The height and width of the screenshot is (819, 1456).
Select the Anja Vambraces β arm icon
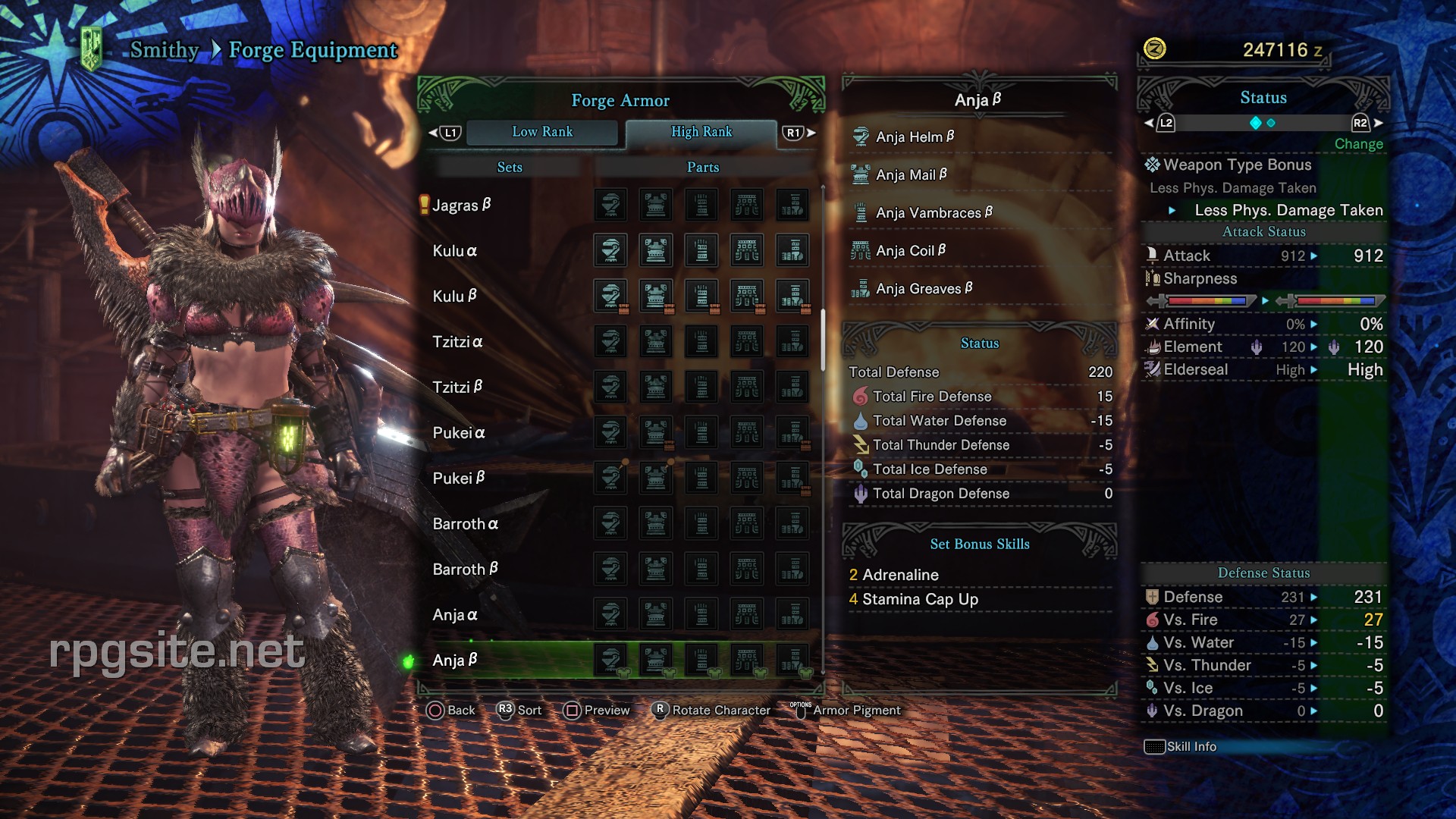click(x=861, y=212)
